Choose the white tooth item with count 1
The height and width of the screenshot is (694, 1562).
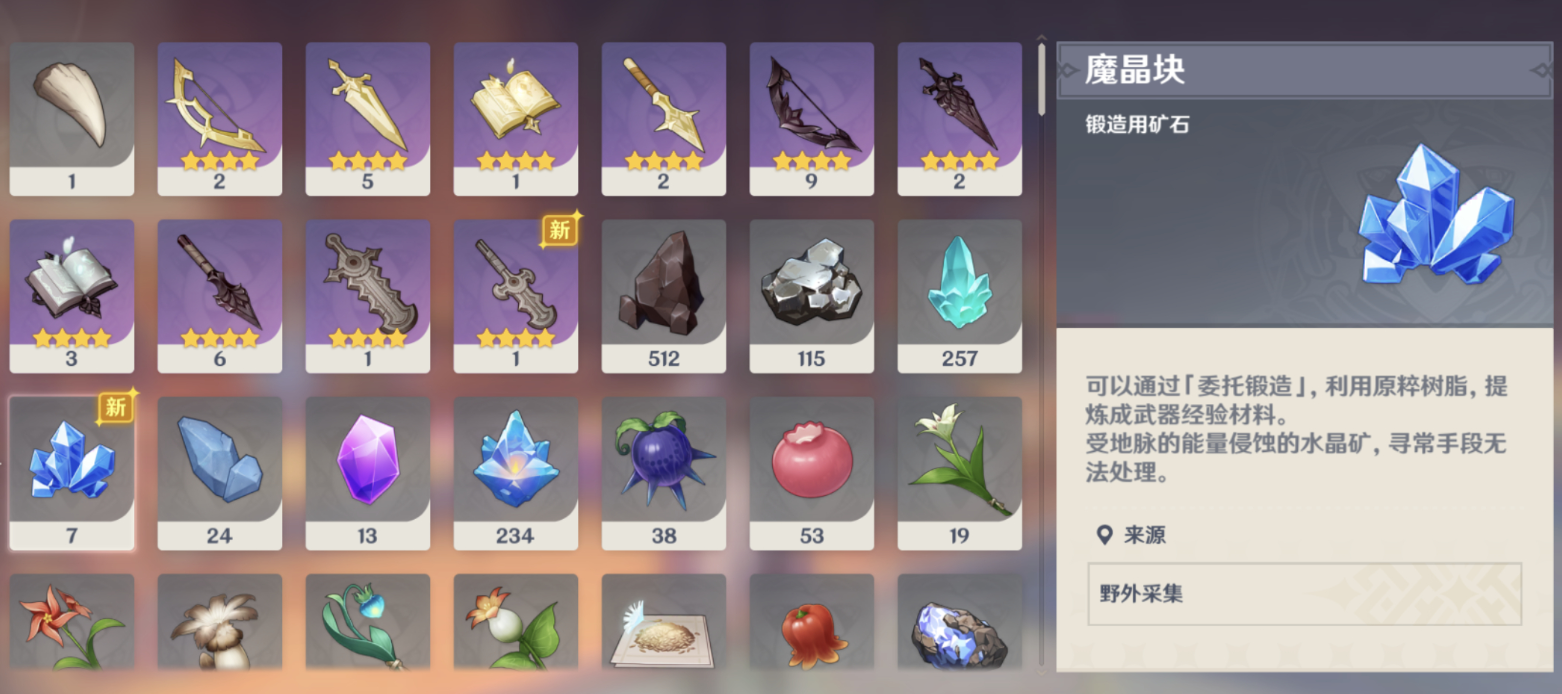pos(71,117)
